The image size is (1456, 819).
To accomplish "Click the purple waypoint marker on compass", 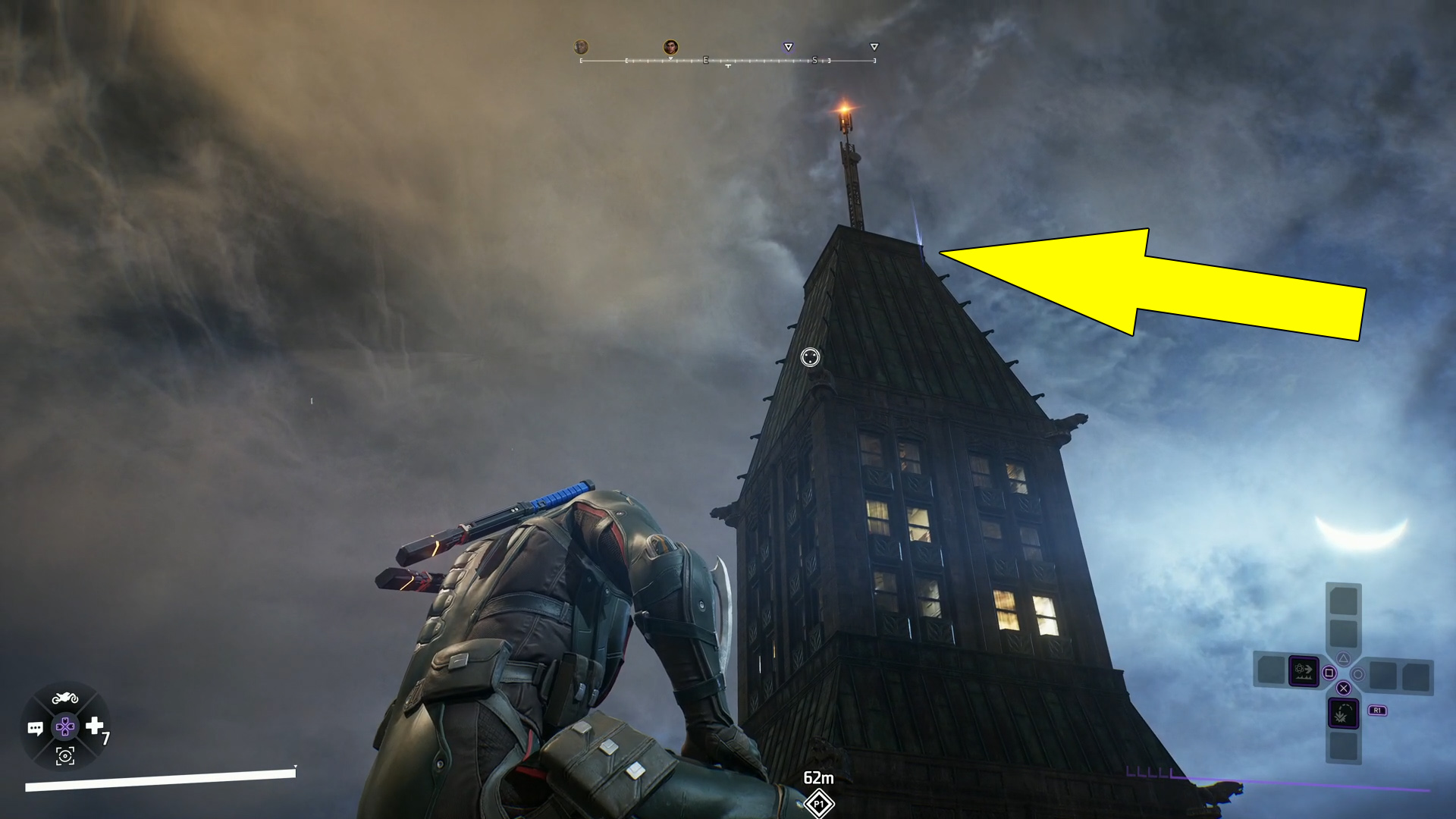I will tap(788, 47).
